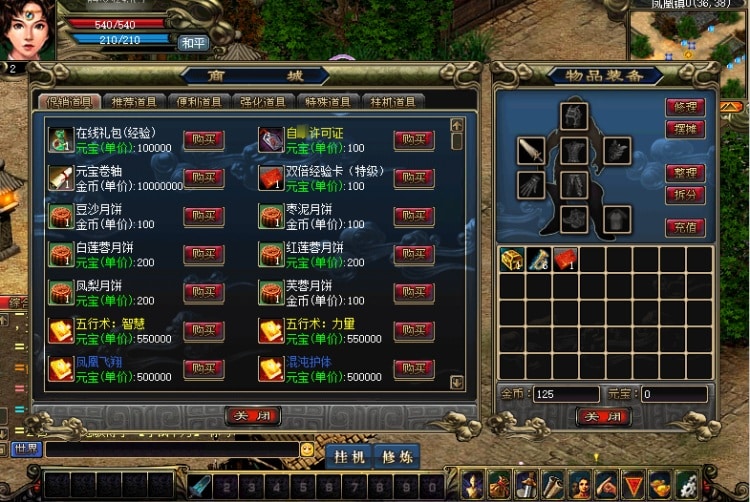Switch to 挂机道具 tab
Viewport: 750px width, 502px height.
coord(393,101)
